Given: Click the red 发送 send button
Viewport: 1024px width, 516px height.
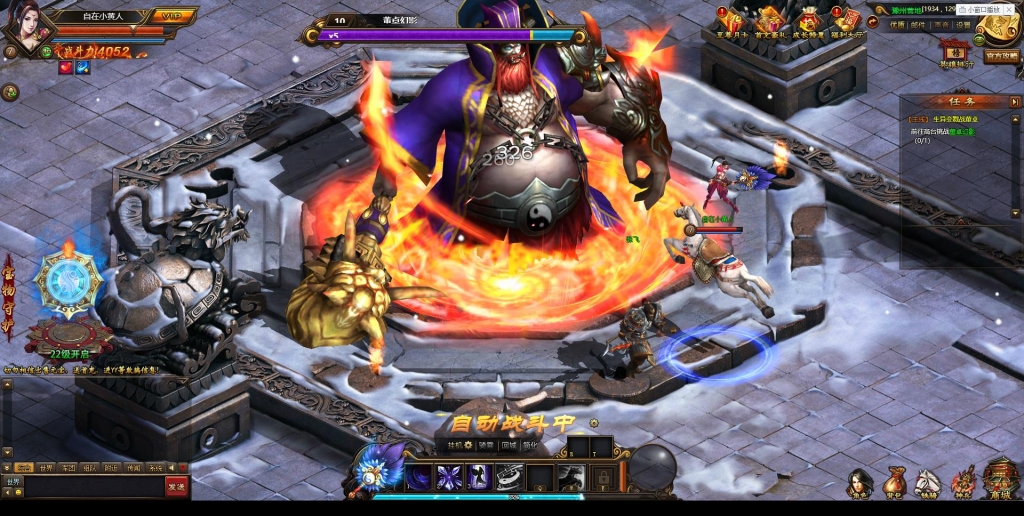Looking at the screenshot, I should (x=177, y=486).
